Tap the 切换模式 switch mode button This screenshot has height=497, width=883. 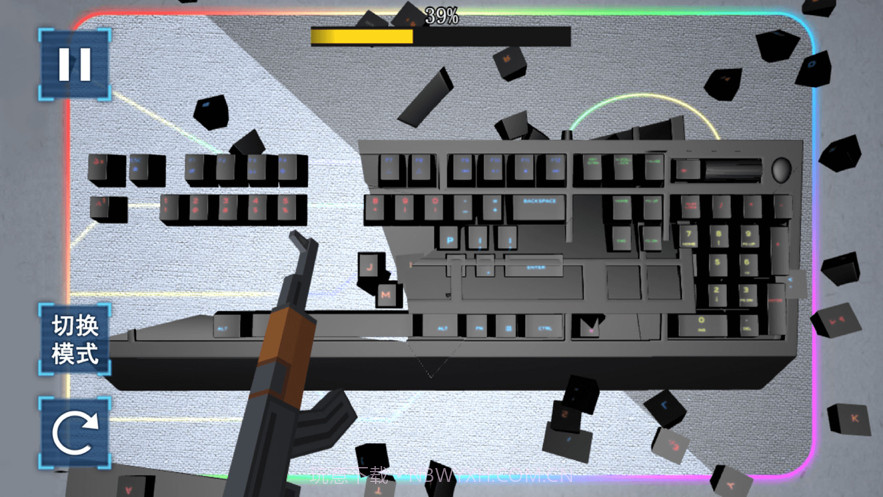pyautogui.click(x=74, y=339)
